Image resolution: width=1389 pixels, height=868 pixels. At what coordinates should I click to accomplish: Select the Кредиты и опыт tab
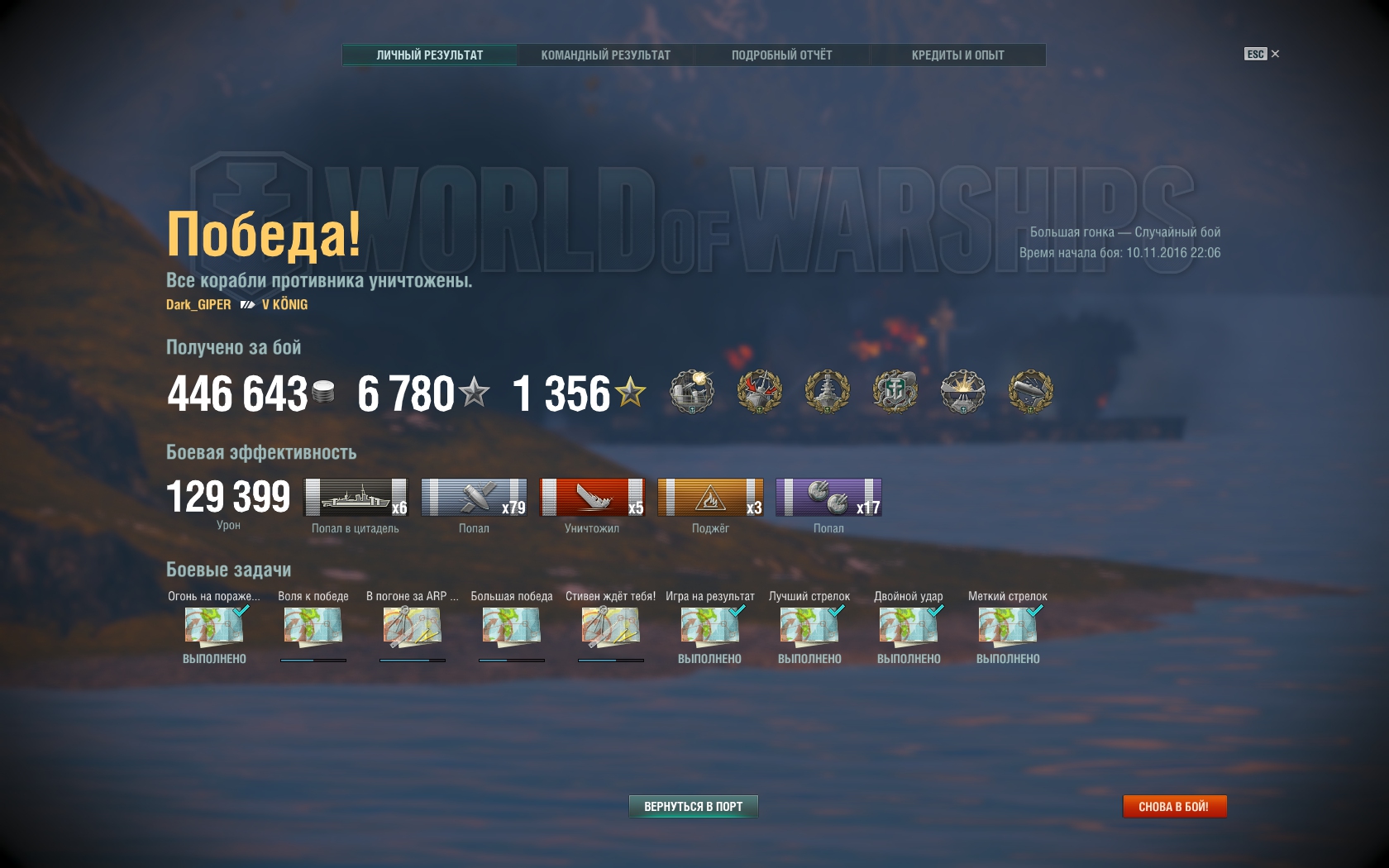[957, 55]
